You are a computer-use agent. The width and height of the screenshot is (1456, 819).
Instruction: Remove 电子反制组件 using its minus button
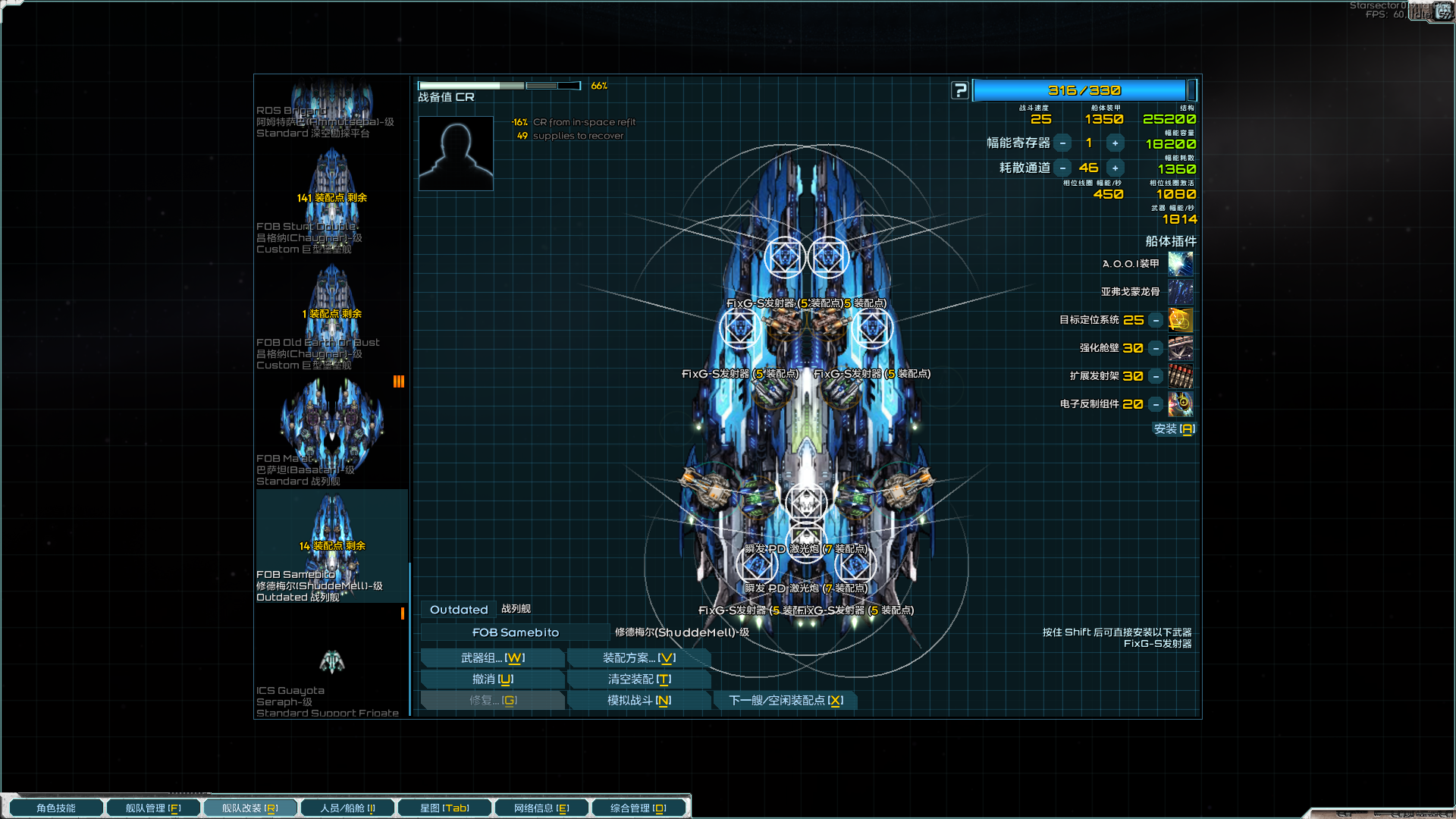(1155, 404)
